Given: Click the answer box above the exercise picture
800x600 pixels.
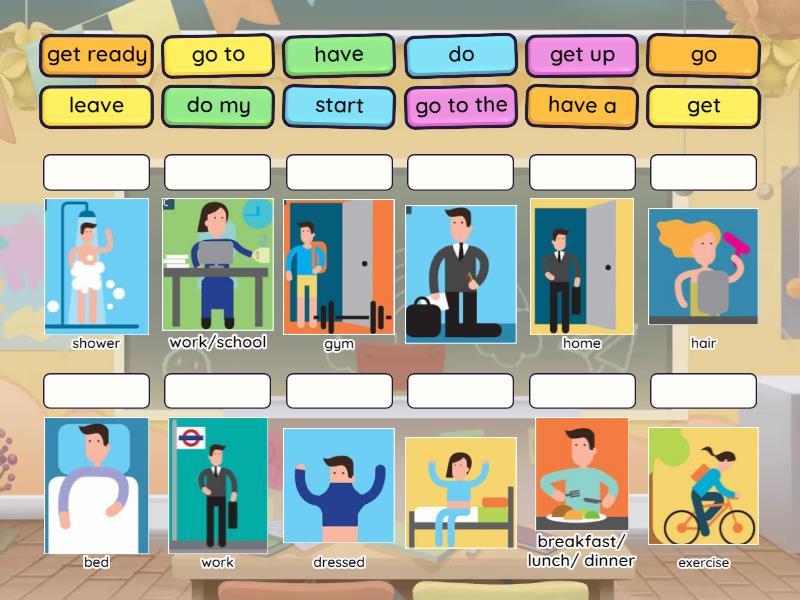Looking at the screenshot, I should [x=703, y=391].
